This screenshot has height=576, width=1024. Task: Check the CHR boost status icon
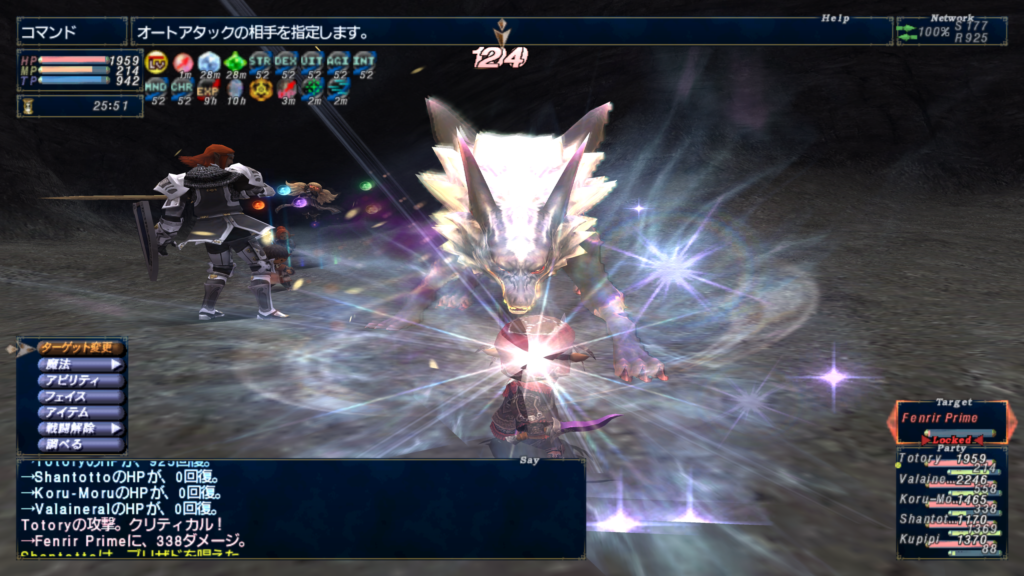pyautogui.click(x=182, y=90)
